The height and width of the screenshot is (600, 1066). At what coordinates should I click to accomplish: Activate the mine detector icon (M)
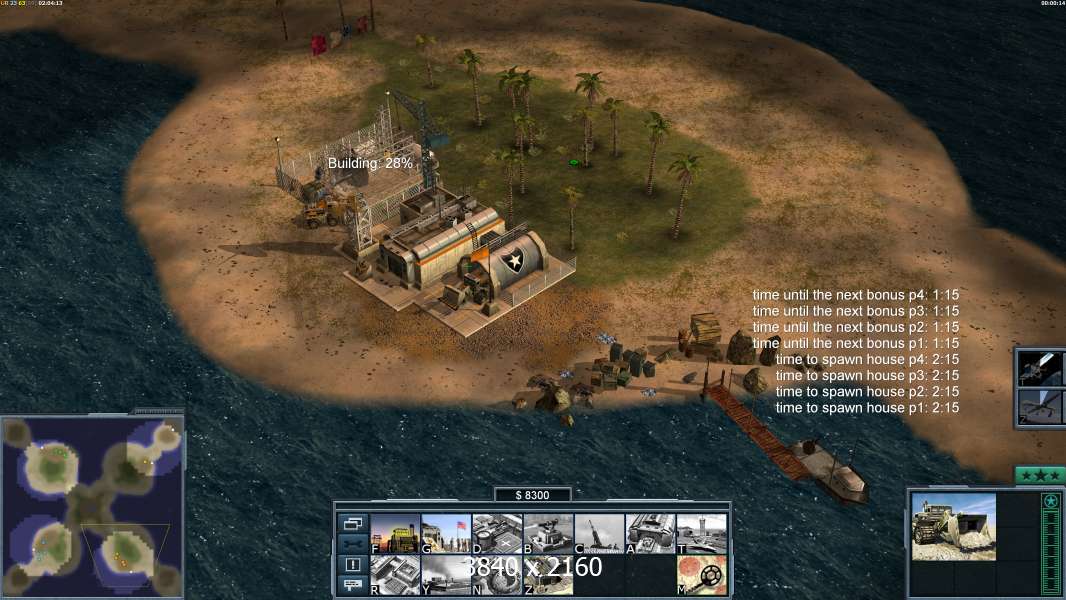[701, 575]
